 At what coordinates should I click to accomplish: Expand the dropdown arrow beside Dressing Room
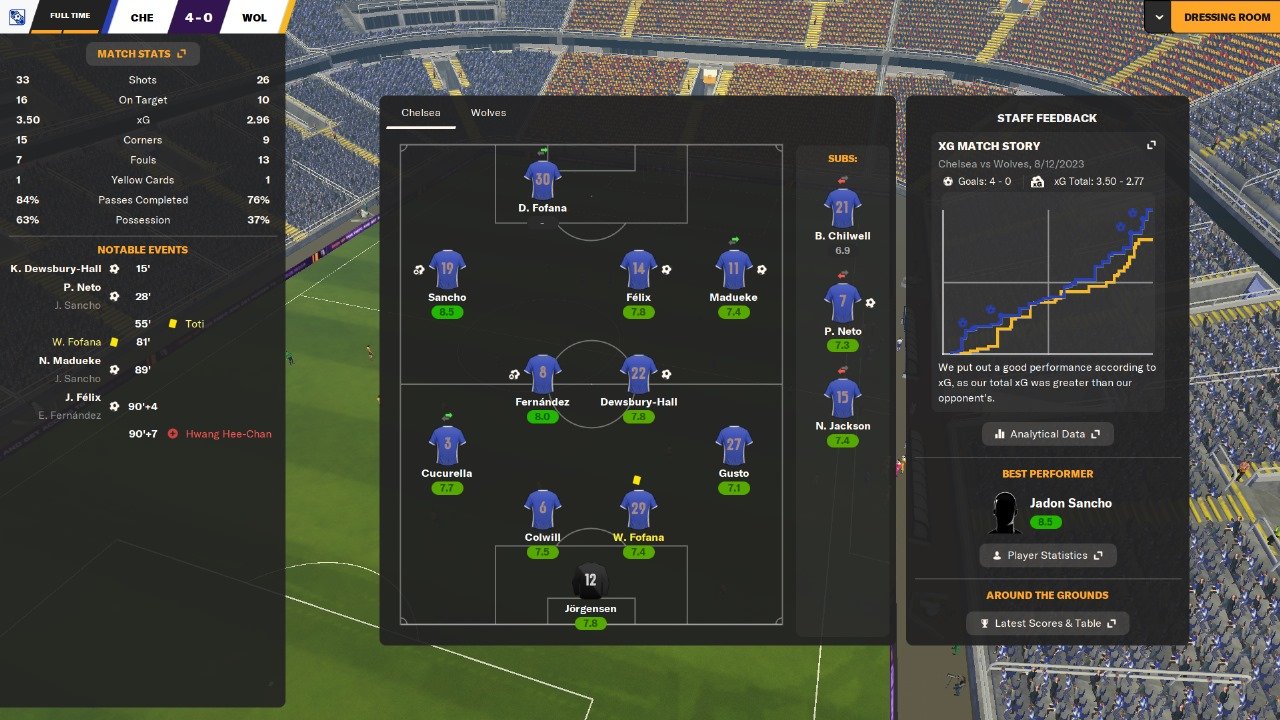pos(1158,17)
